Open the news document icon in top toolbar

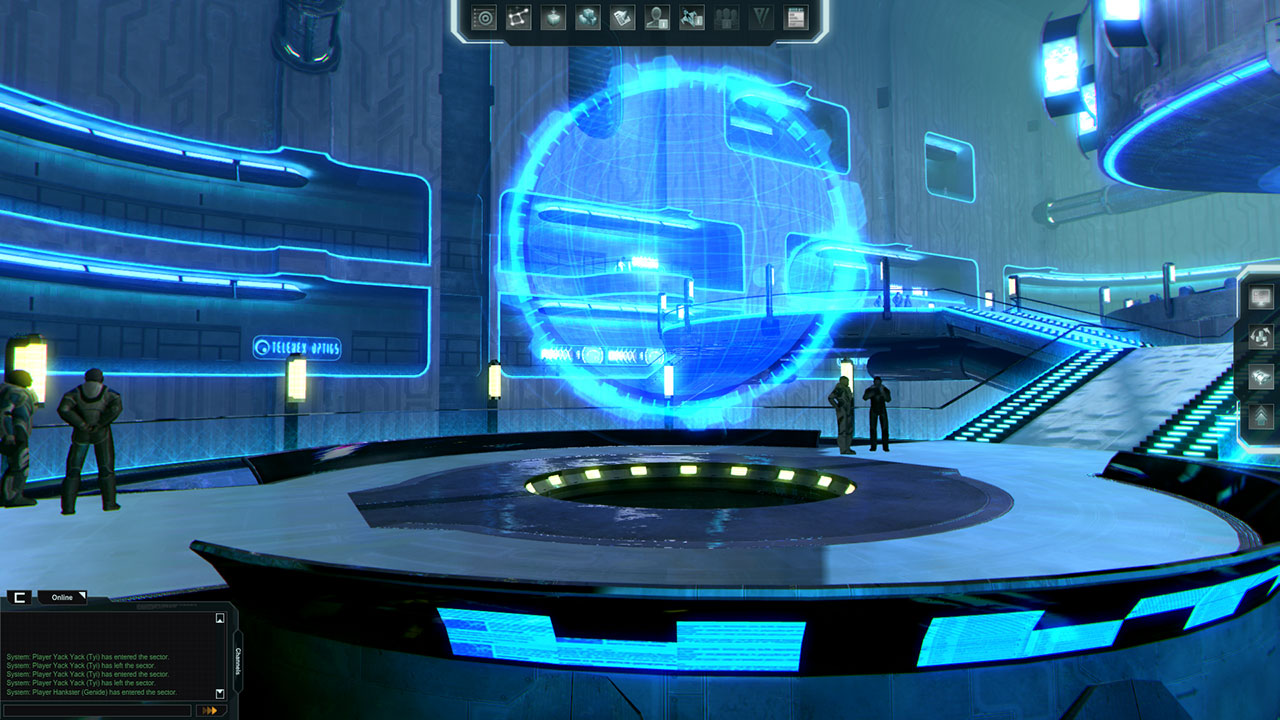pyautogui.click(x=795, y=16)
